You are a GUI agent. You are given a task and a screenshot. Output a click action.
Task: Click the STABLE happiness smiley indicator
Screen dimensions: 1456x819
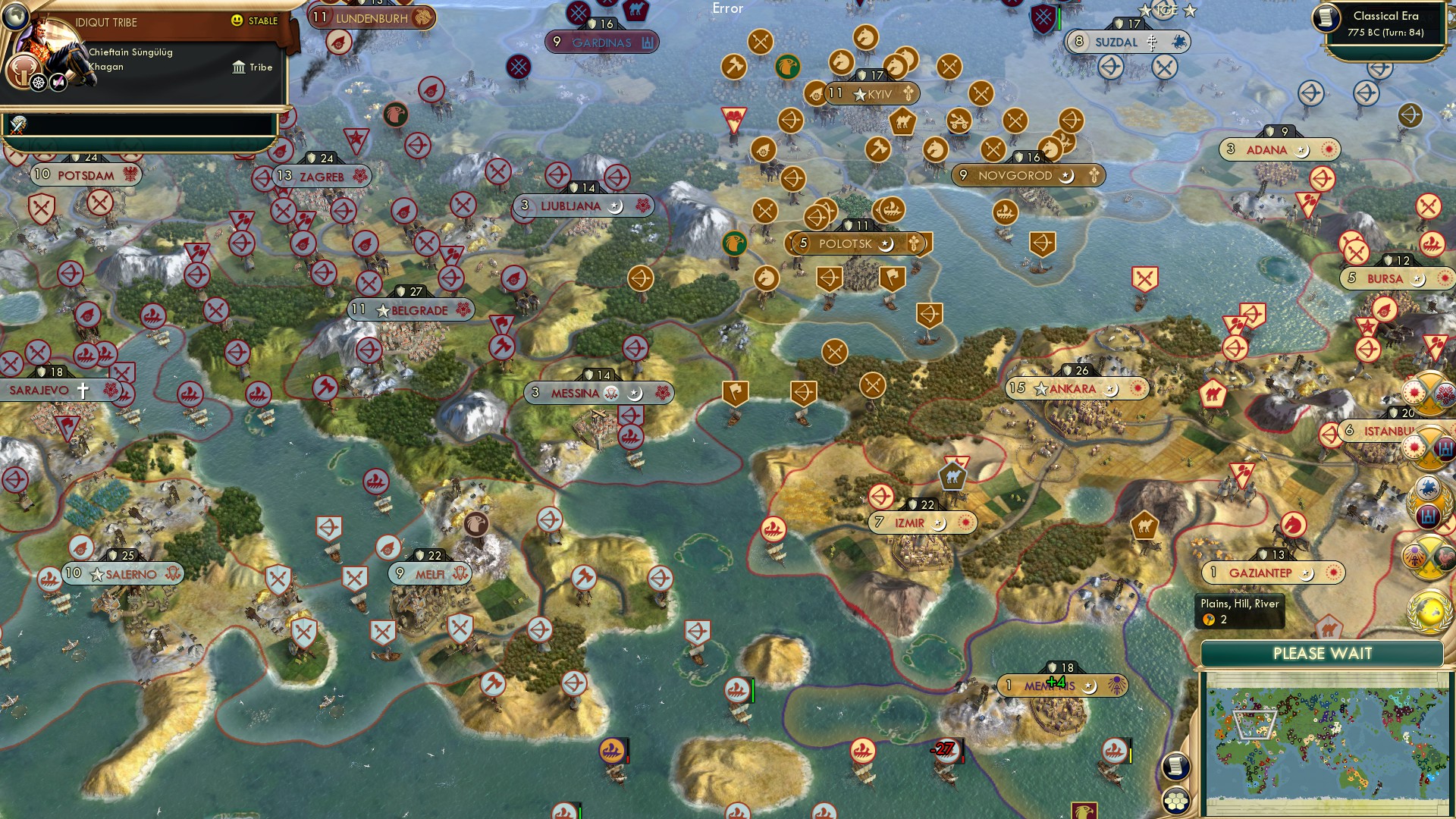tap(237, 20)
